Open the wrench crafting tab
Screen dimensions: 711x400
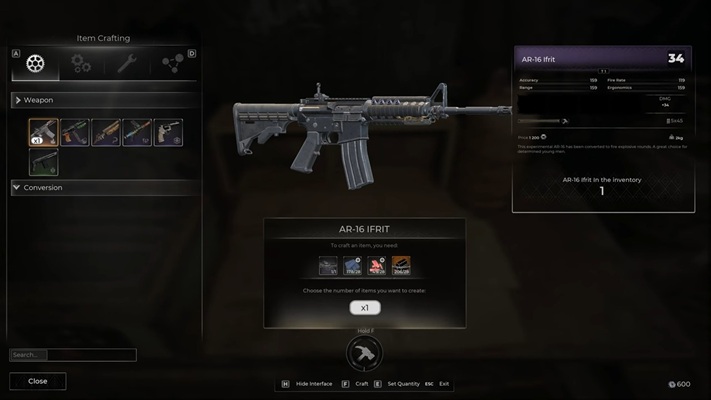(127, 65)
